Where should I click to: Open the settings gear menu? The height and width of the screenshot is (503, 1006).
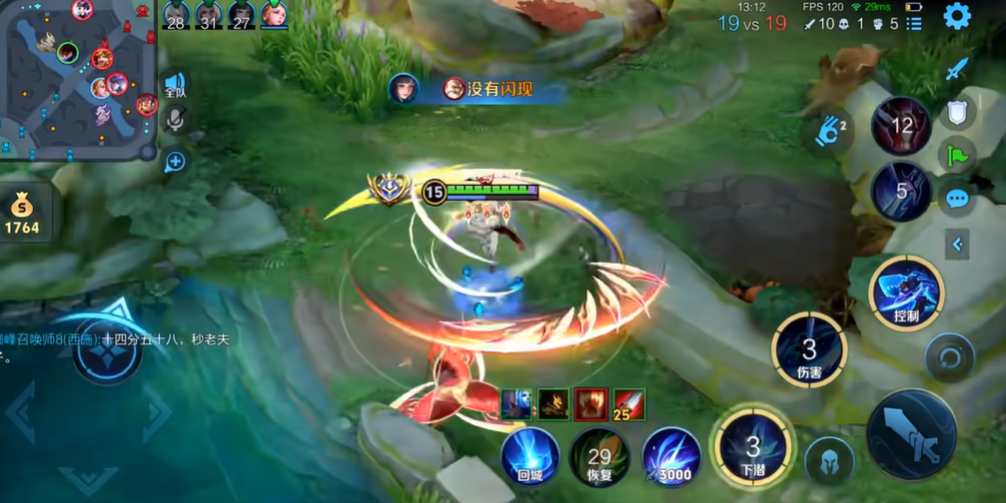pyautogui.click(x=957, y=16)
